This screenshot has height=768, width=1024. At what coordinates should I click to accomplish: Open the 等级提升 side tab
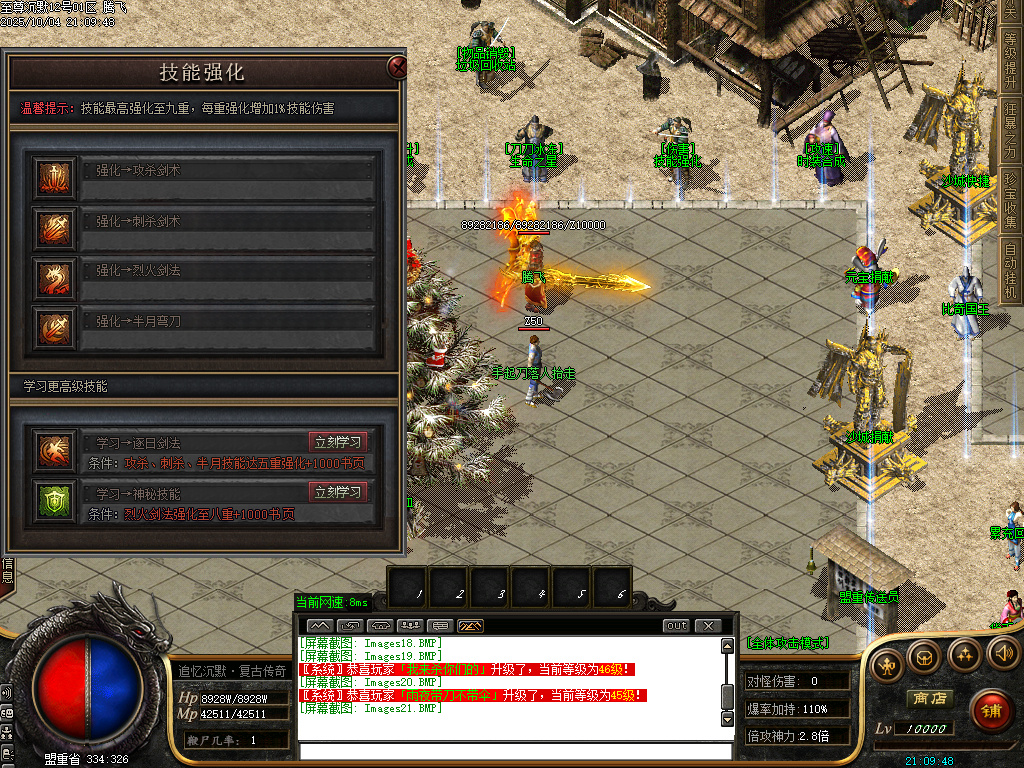click(x=1011, y=58)
